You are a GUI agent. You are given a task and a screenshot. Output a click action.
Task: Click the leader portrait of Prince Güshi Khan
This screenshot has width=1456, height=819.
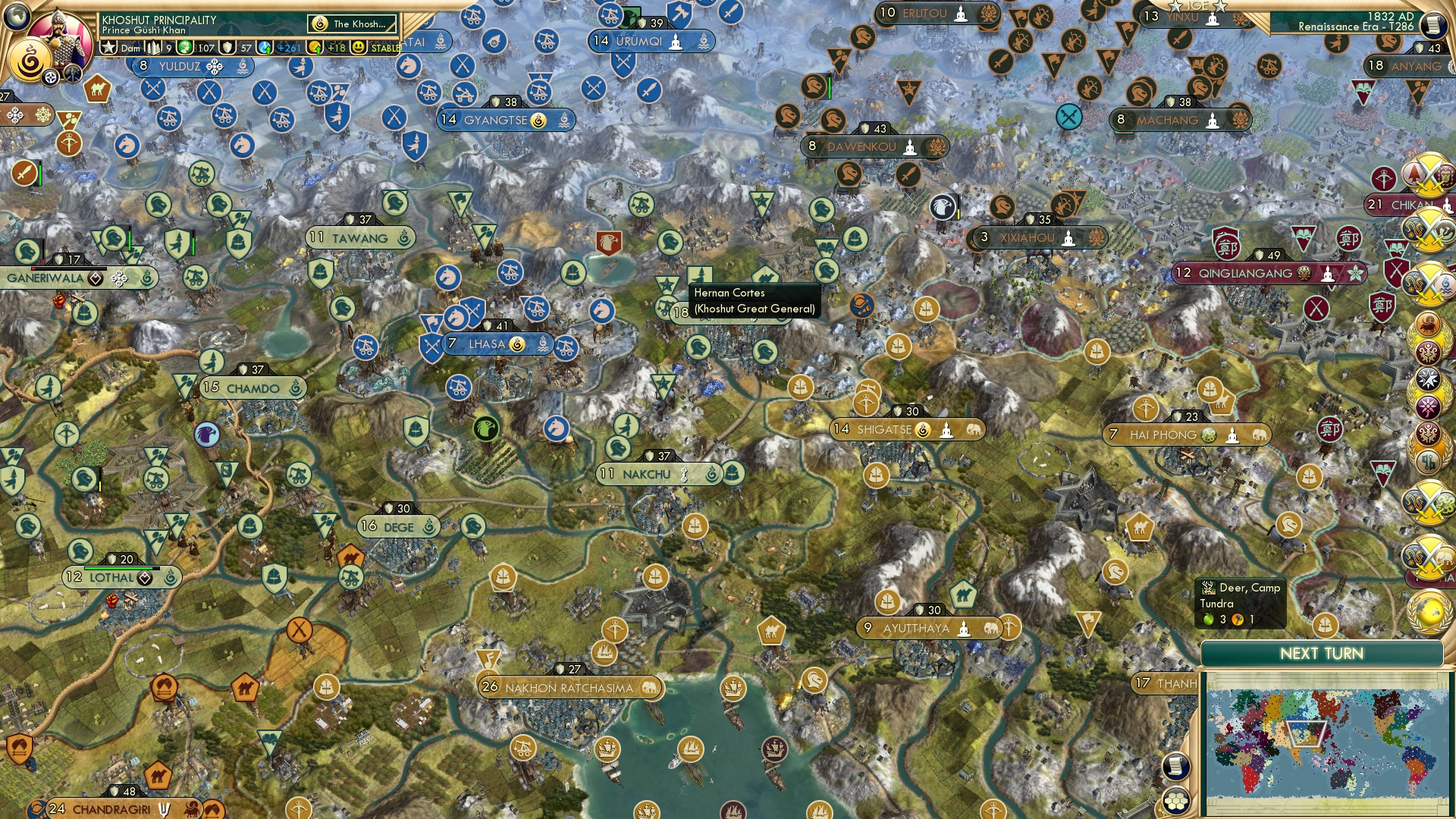coord(61,36)
